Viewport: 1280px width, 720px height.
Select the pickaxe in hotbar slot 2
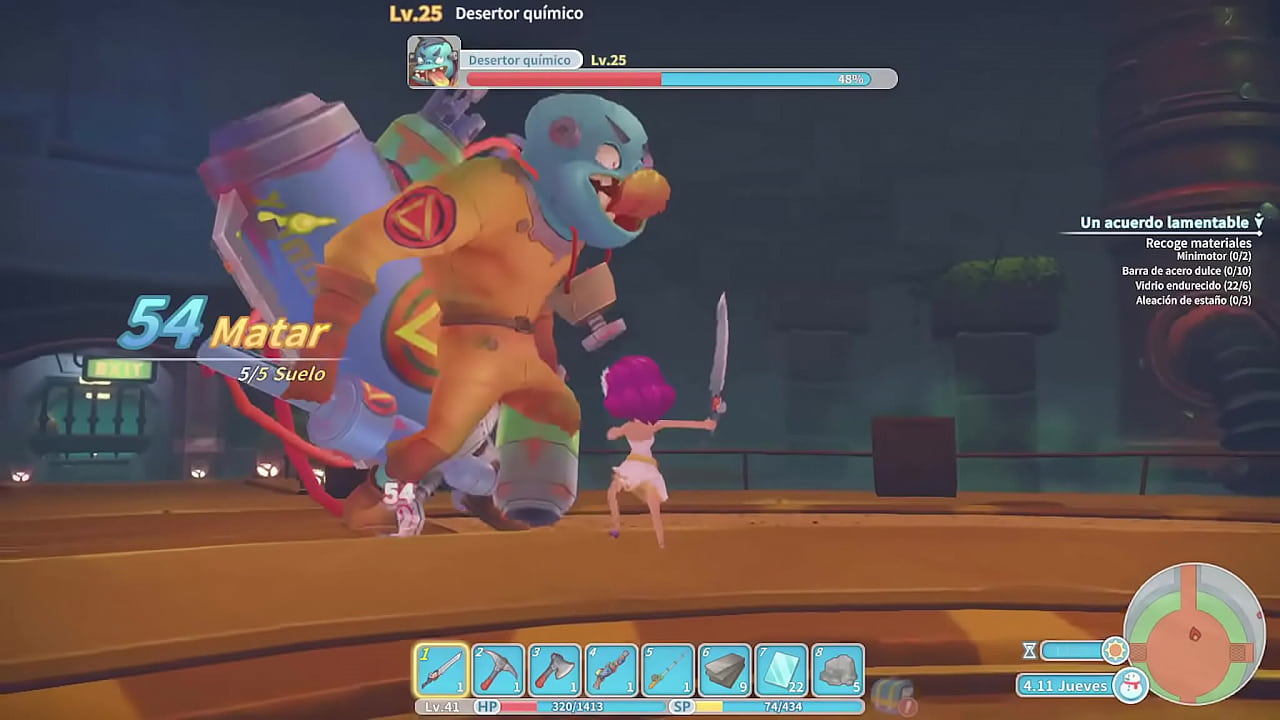(498, 665)
